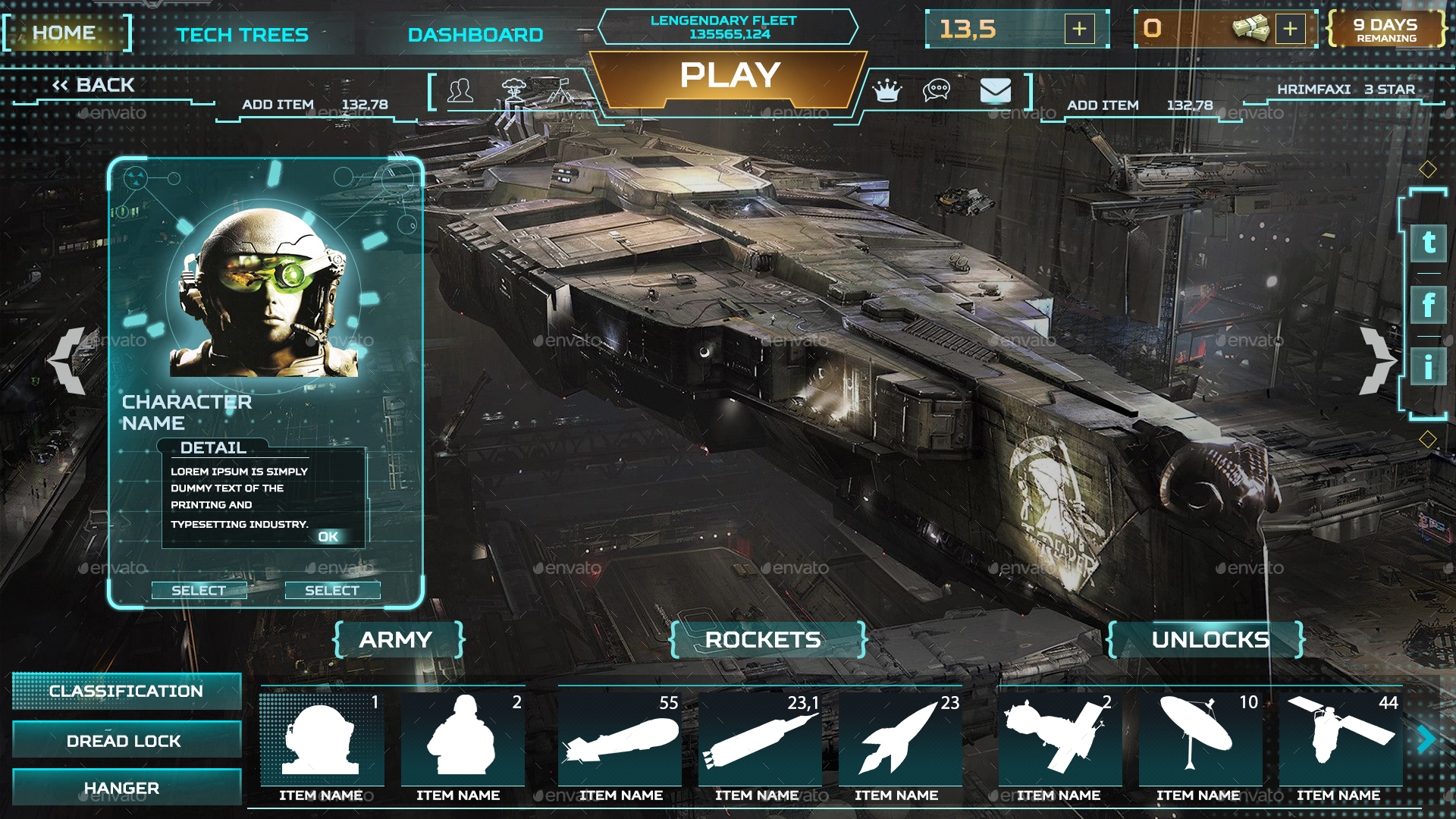Select the camp flag icon

[560, 89]
